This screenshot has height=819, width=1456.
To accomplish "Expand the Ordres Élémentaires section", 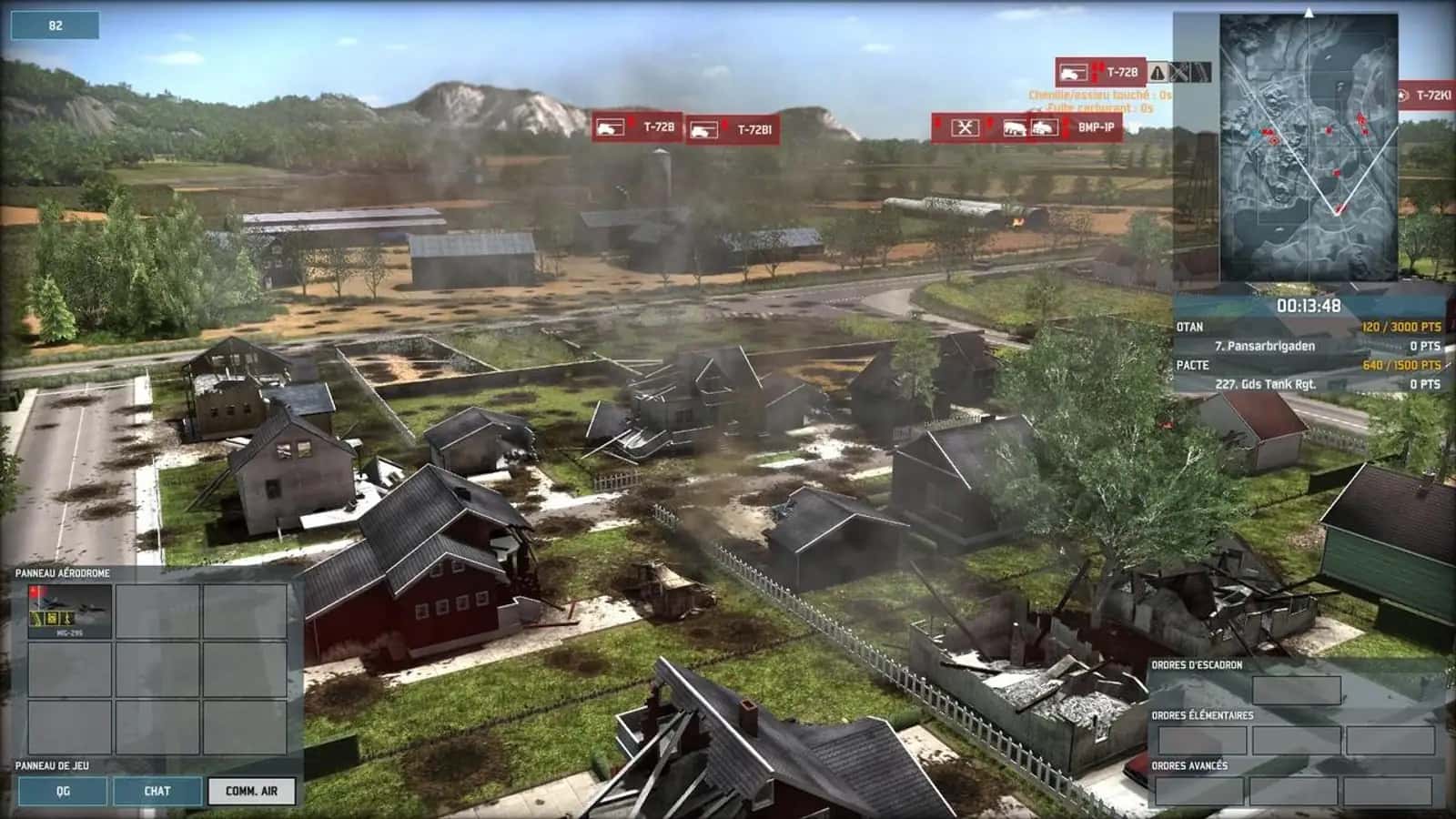I will point(1201,716).
